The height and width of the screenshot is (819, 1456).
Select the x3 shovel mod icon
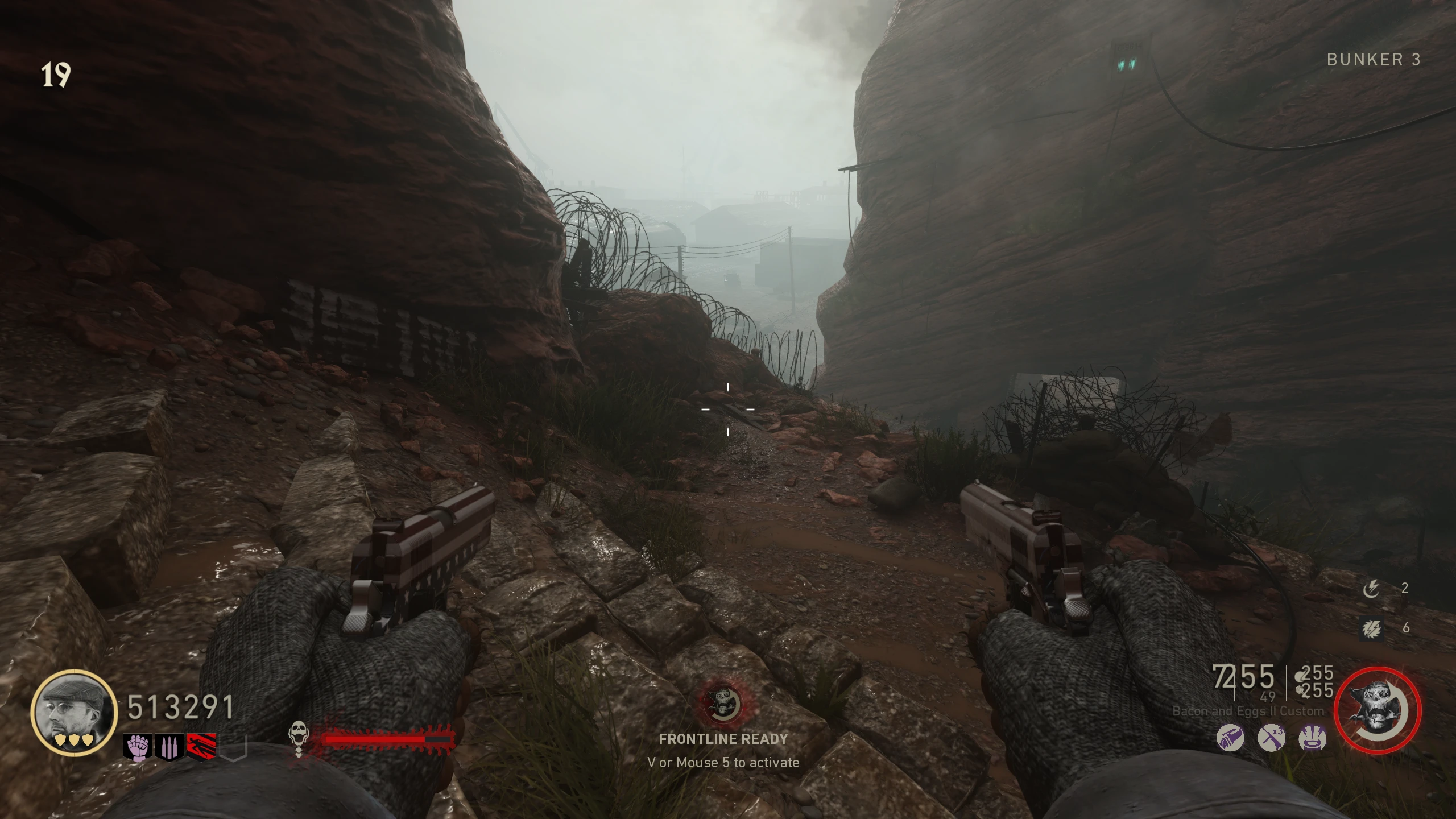click(x=1271, y=738)
